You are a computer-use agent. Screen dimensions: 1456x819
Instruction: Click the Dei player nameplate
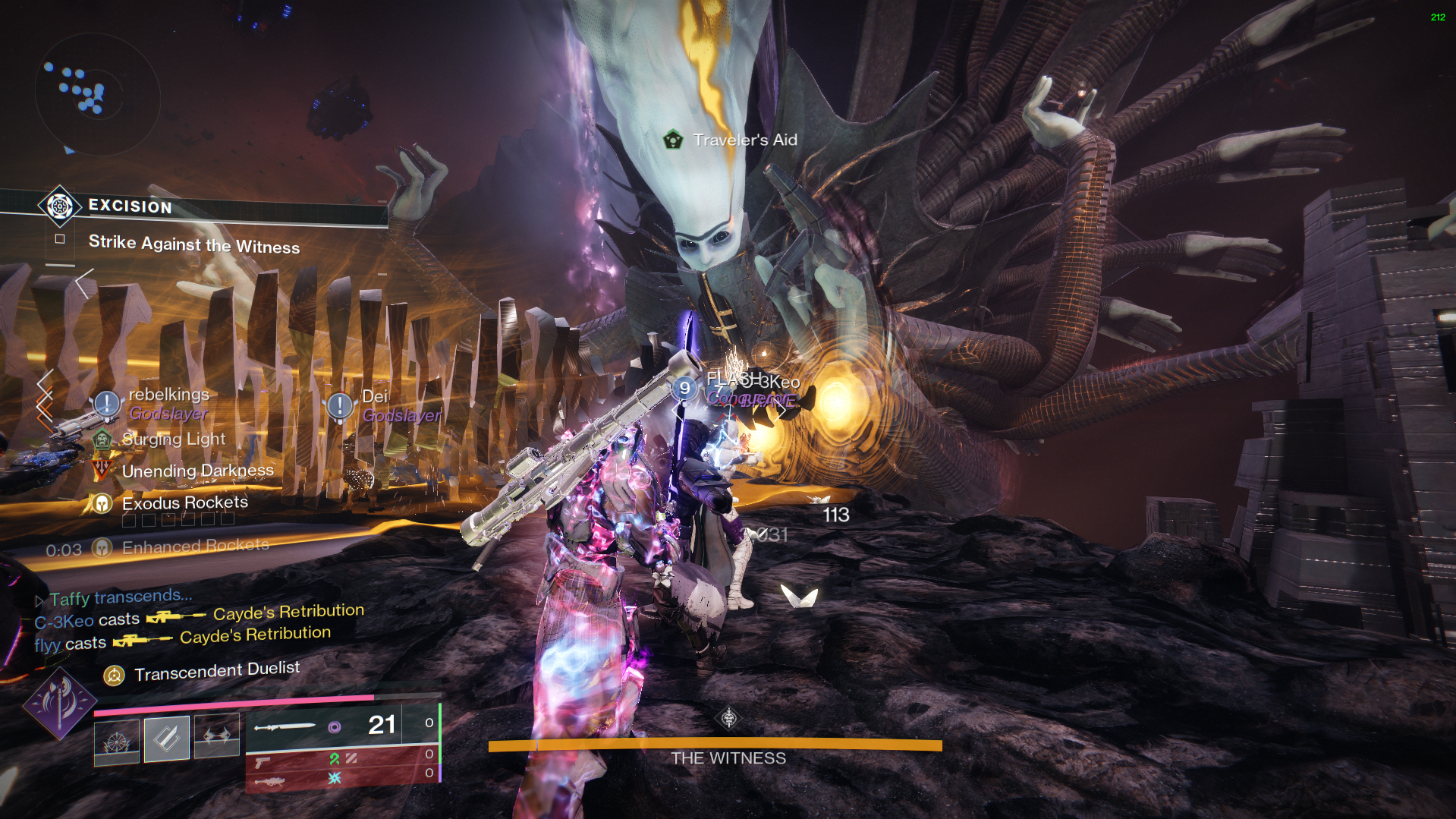coord(377,395)
